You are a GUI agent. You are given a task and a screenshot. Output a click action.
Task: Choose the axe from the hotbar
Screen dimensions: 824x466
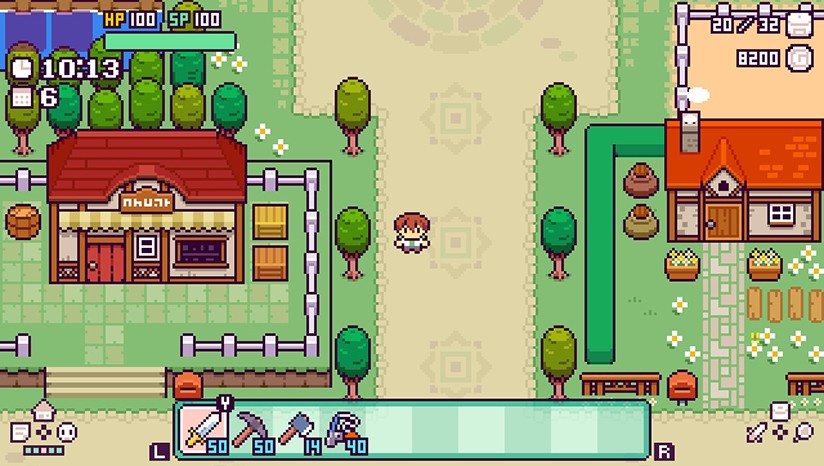point(298,430)
